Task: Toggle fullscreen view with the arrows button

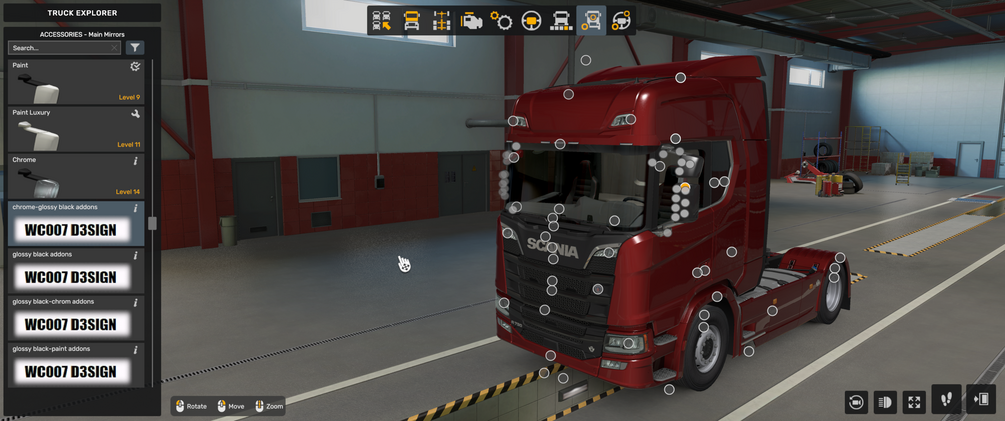Action: [914, 402]
